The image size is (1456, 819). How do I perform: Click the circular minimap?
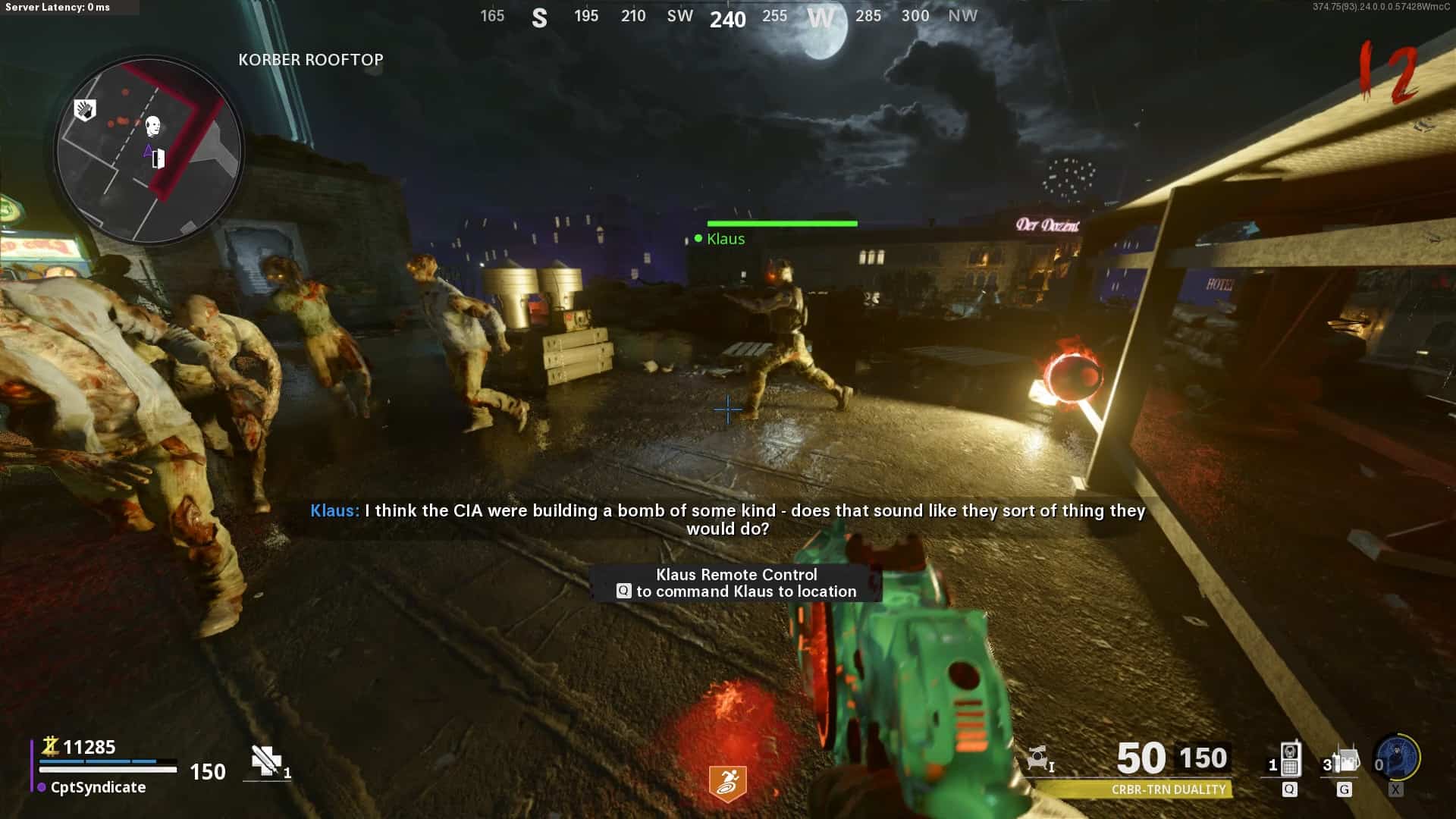[x=149, y=150]
